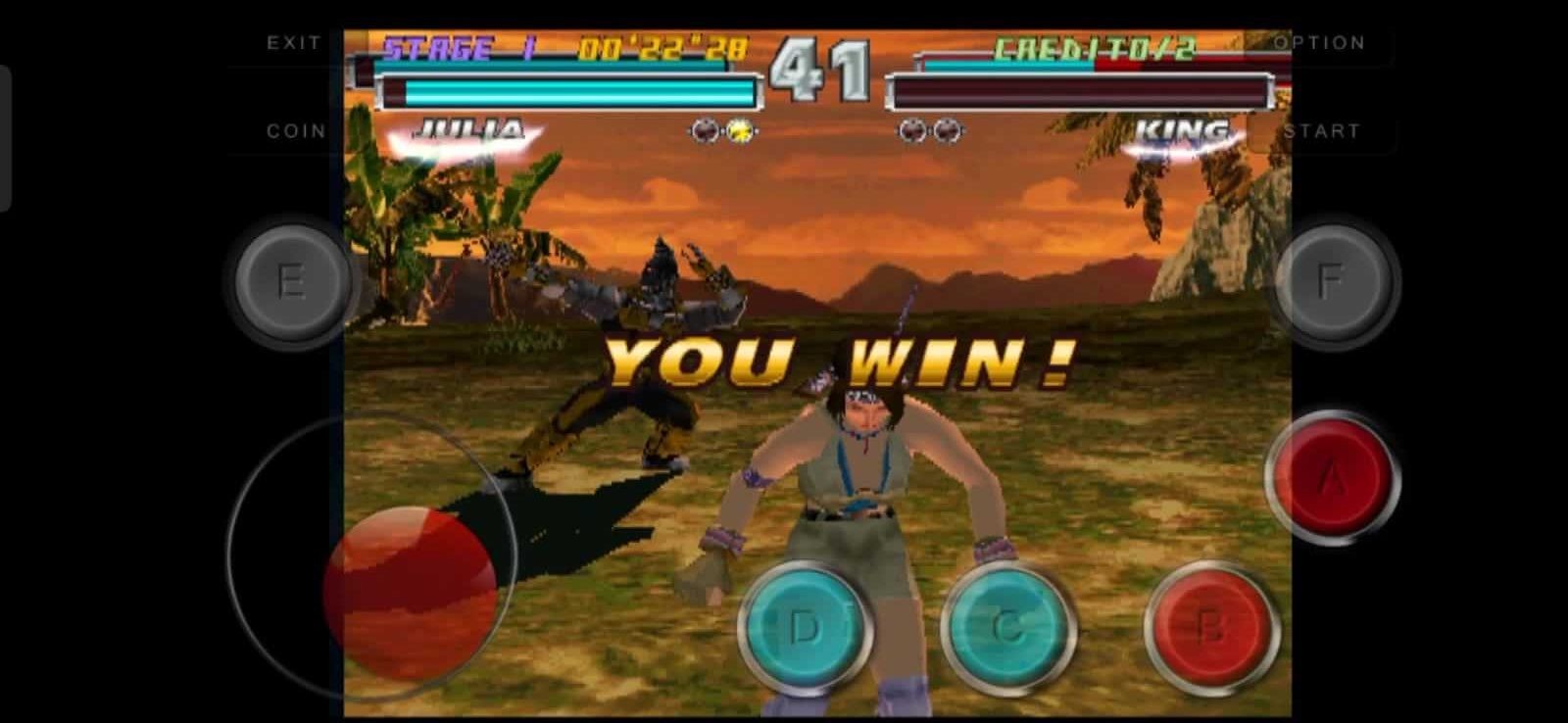The width and height of the screenshot is (1568, 723).
Task: Open the OPTION menu
Action: [1321, 42]
